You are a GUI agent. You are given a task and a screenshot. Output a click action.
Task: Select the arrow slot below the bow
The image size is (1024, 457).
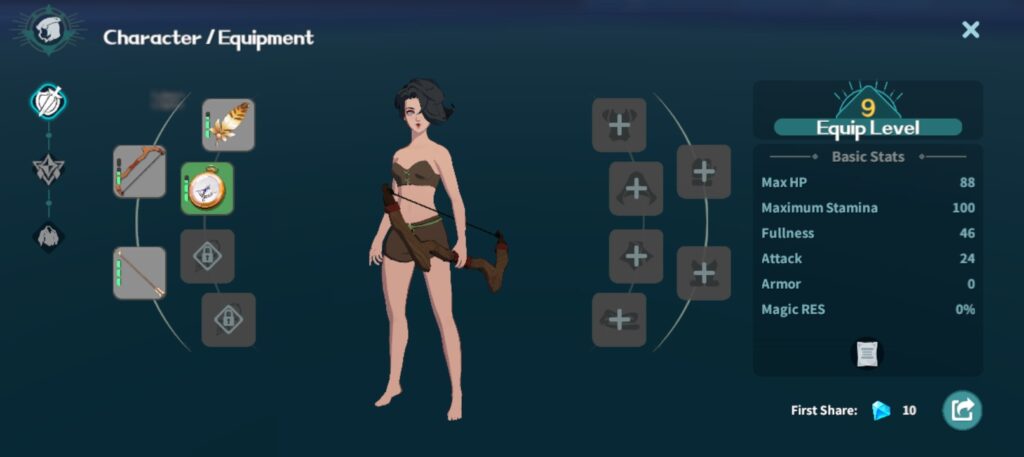pos(139,273)
